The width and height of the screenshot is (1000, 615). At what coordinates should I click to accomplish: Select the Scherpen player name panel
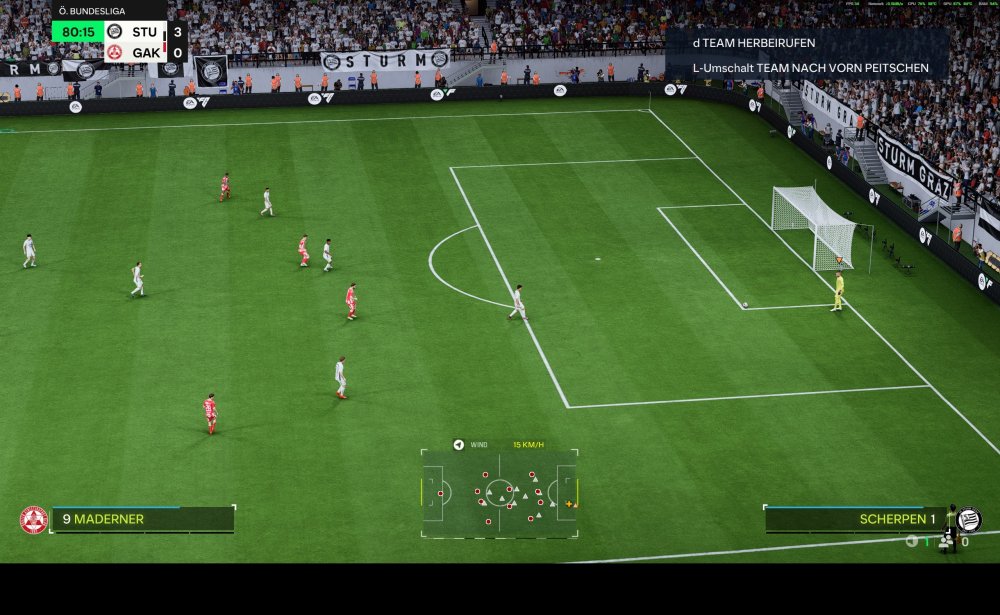(x=854, y=519)
